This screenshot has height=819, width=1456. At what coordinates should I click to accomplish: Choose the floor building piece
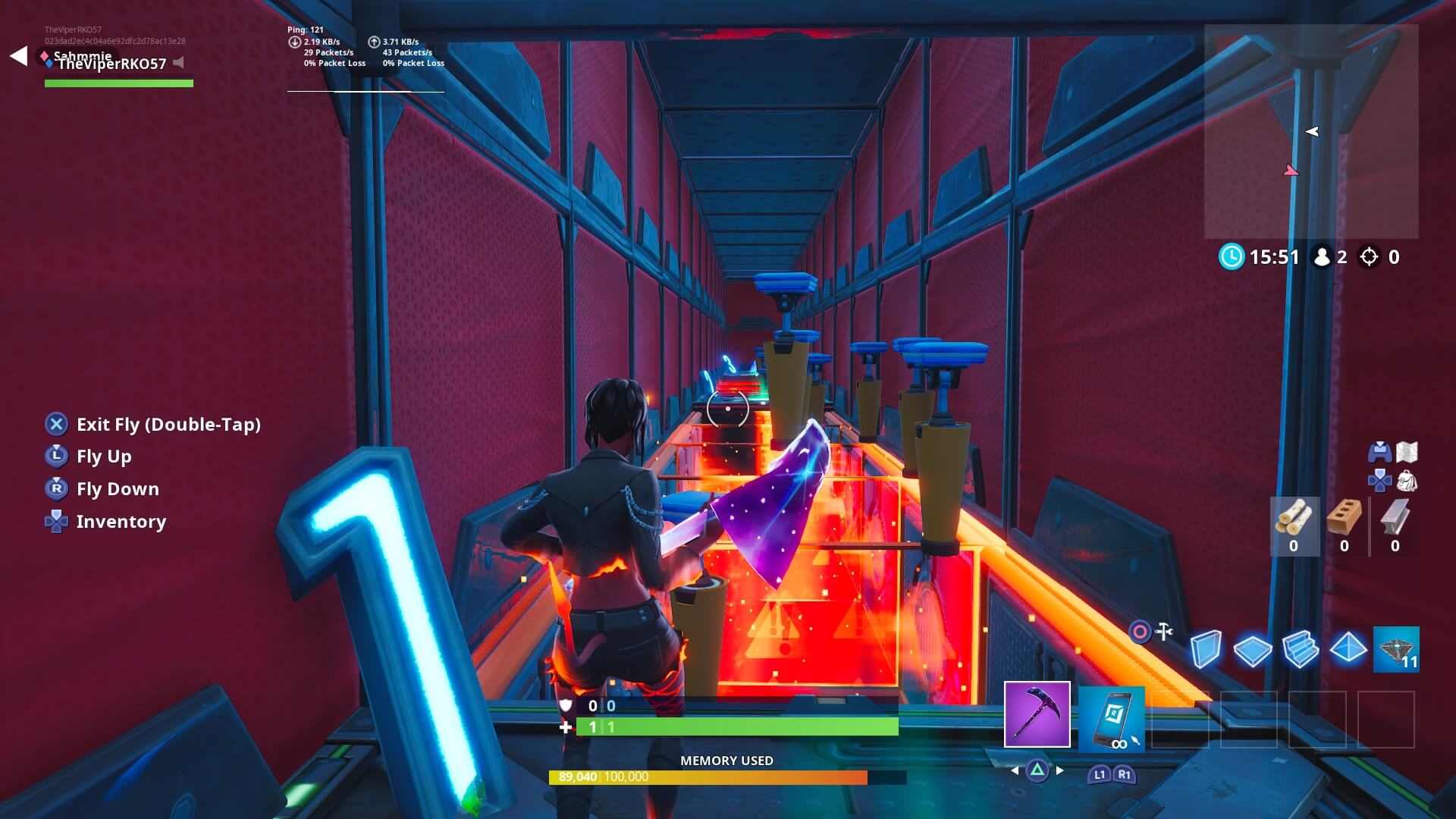1252,650
